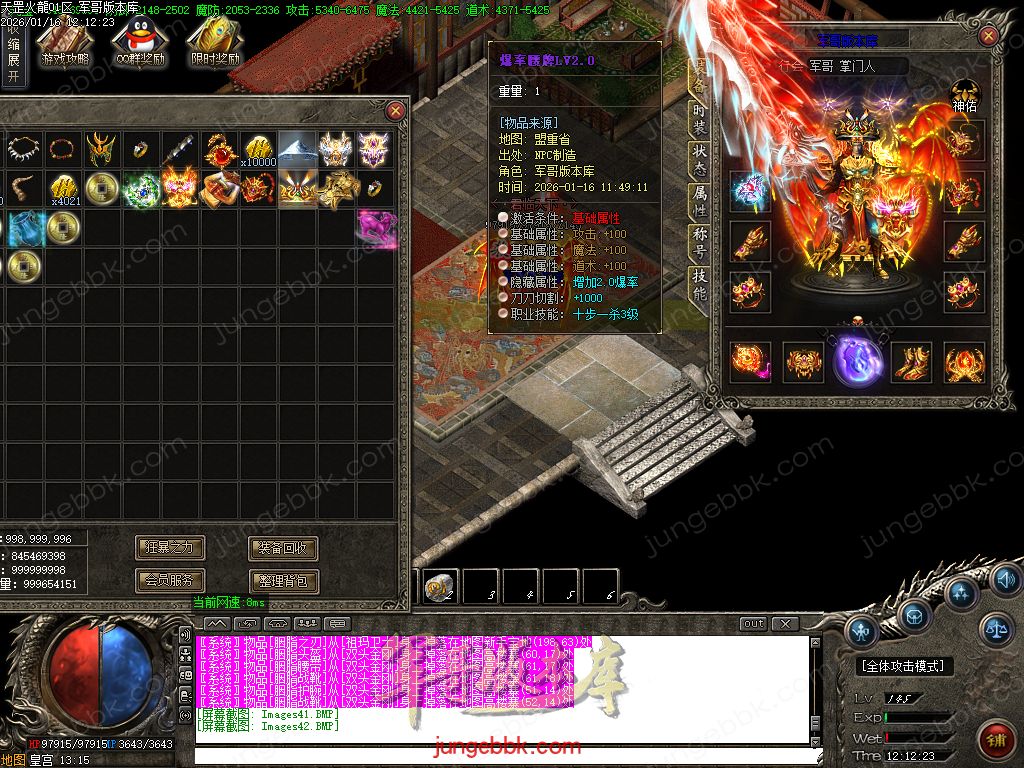Toggle the 全体攻击模式 attack mode
The height and width of the screenshot is (768, 1024).
pyautogui.click(x=905, y=666)
